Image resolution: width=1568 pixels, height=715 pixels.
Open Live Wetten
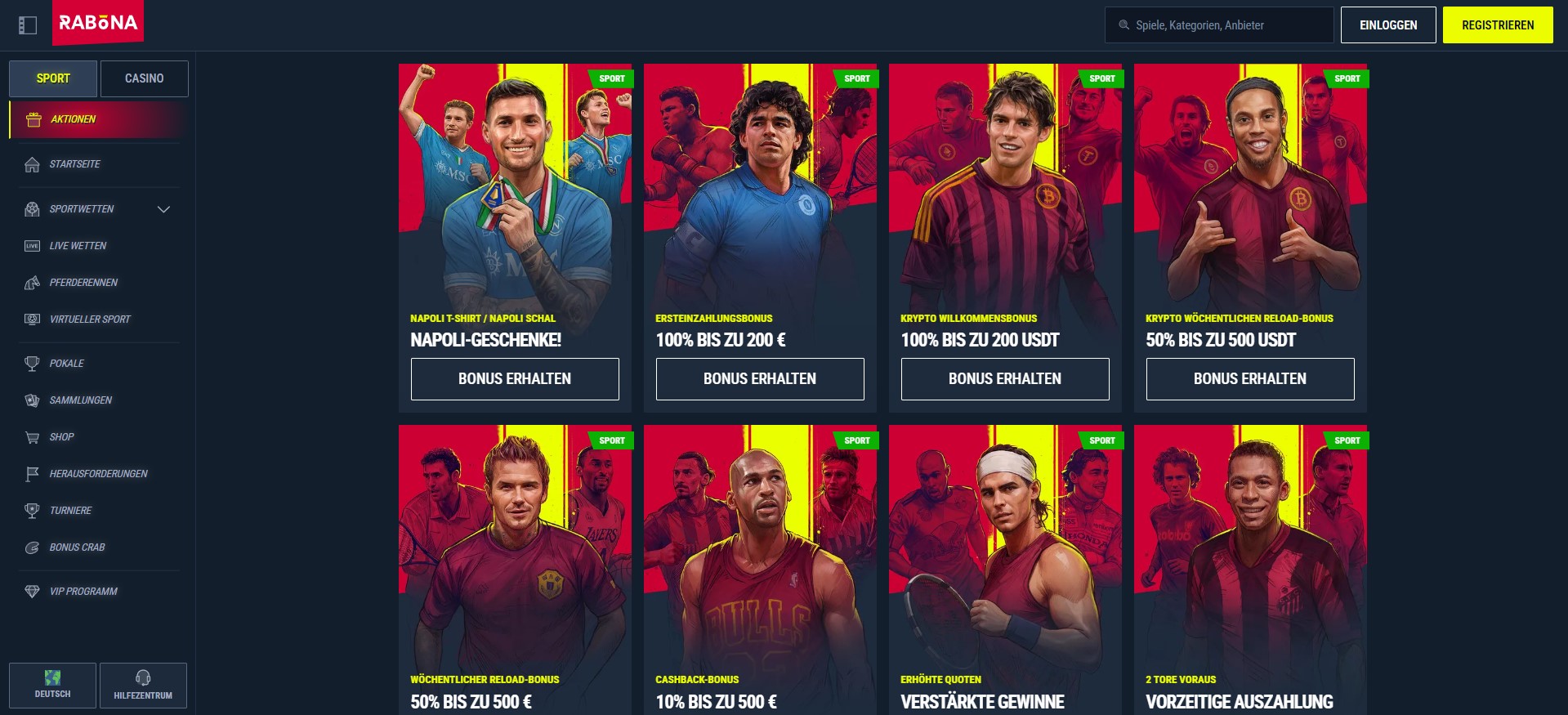(78, 245)
